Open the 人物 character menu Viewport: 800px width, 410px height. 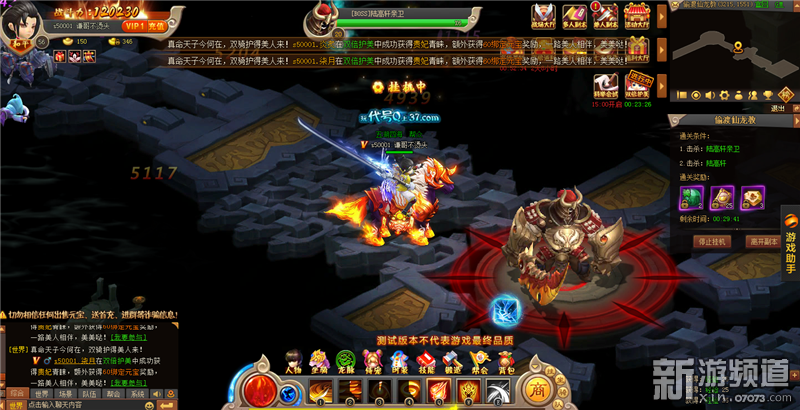(295, 360)
